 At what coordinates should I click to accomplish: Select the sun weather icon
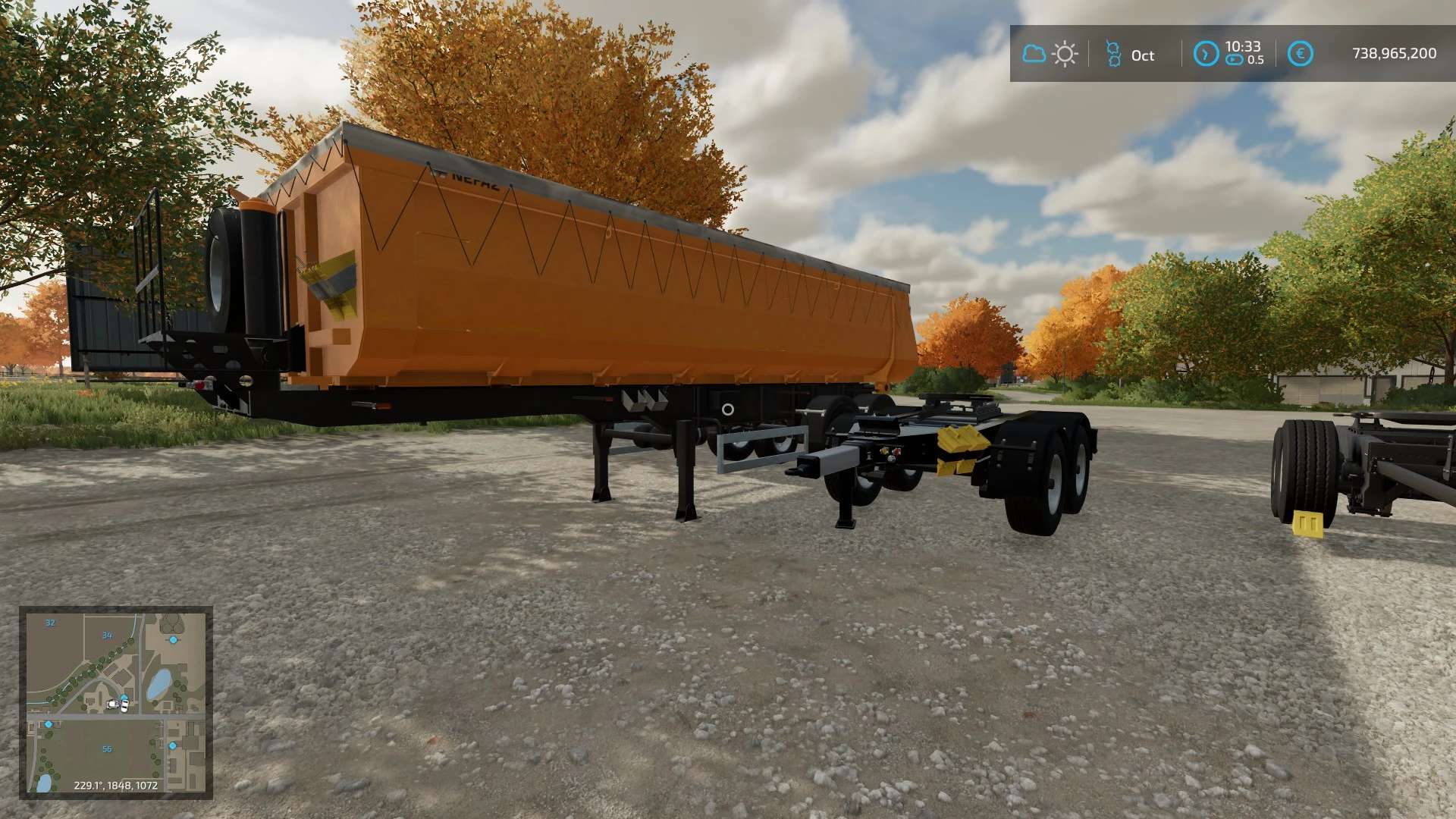coord(1065,54)
